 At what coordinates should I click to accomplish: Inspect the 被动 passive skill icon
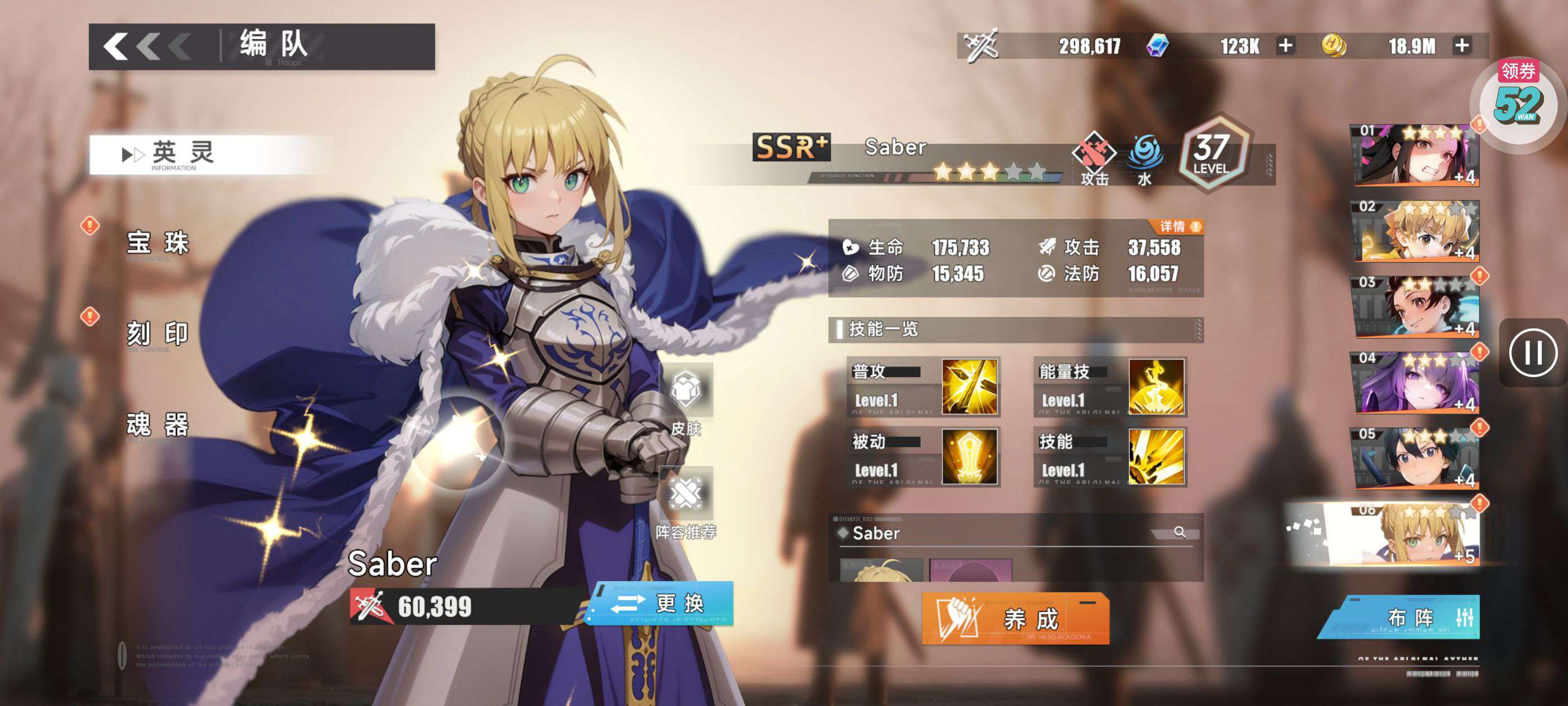969,457
